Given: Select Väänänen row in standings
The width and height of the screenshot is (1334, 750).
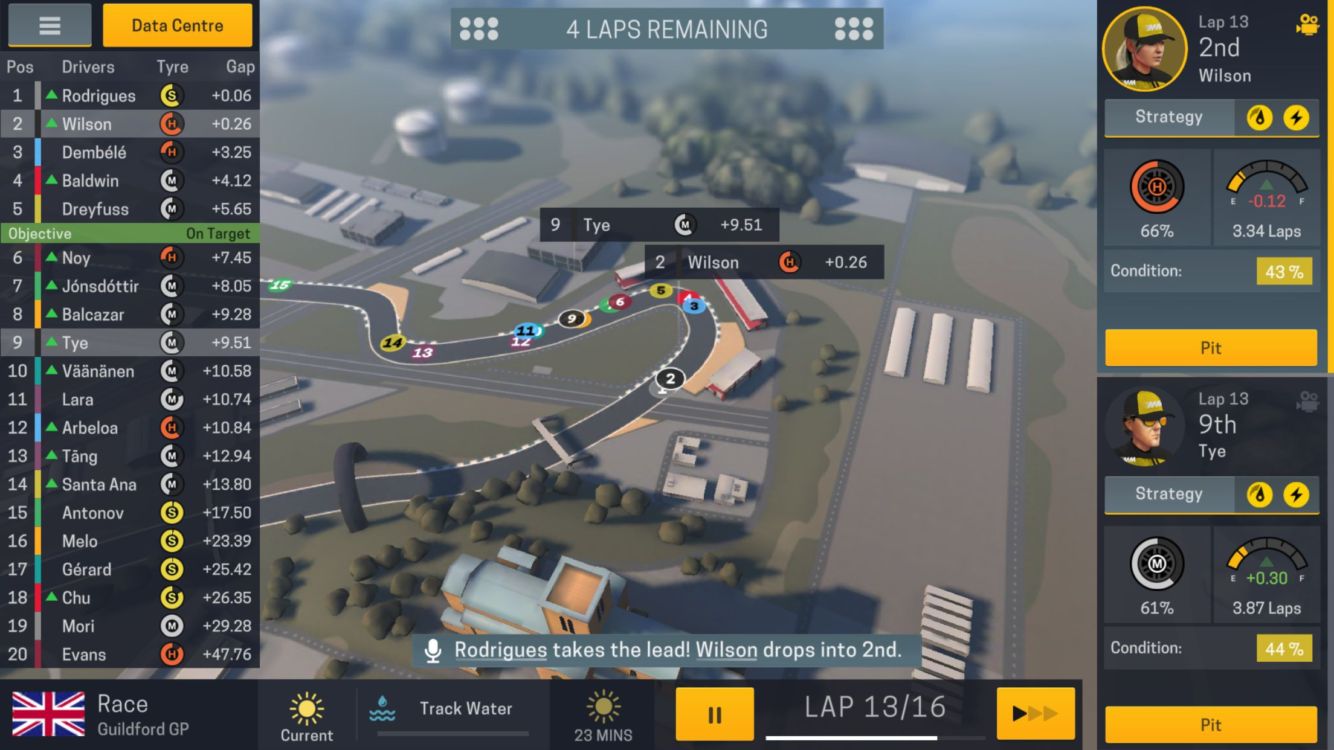Looking at the screenshot, I should [x=129, y=371].
